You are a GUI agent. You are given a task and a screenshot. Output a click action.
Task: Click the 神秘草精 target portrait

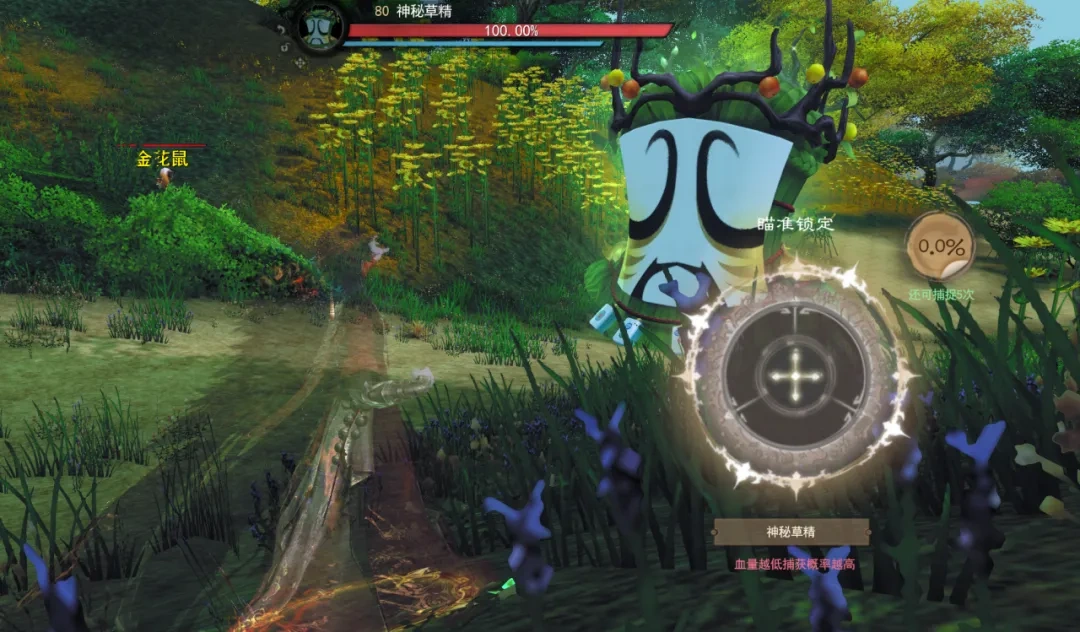321,26
